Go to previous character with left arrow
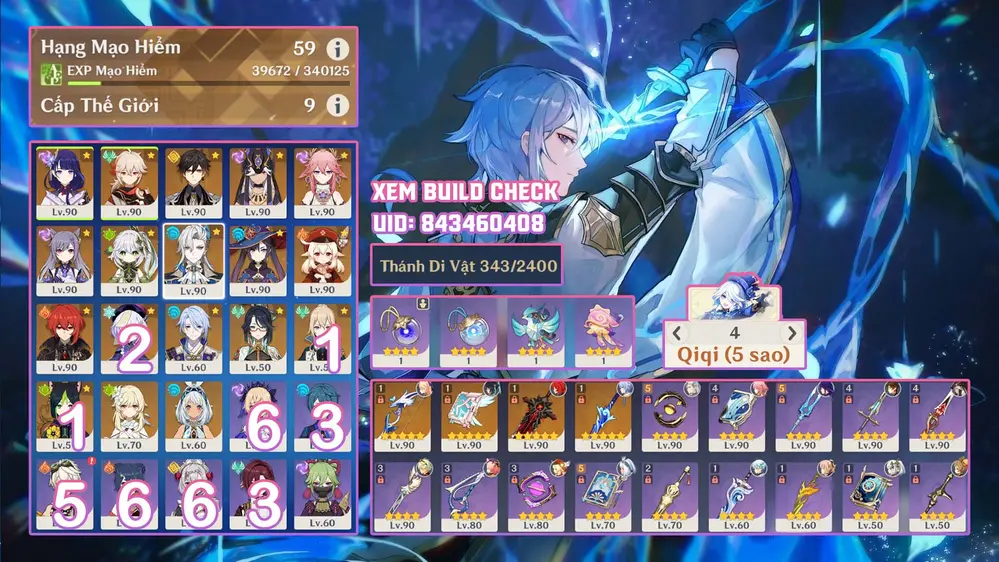 (x=678, y=332)
